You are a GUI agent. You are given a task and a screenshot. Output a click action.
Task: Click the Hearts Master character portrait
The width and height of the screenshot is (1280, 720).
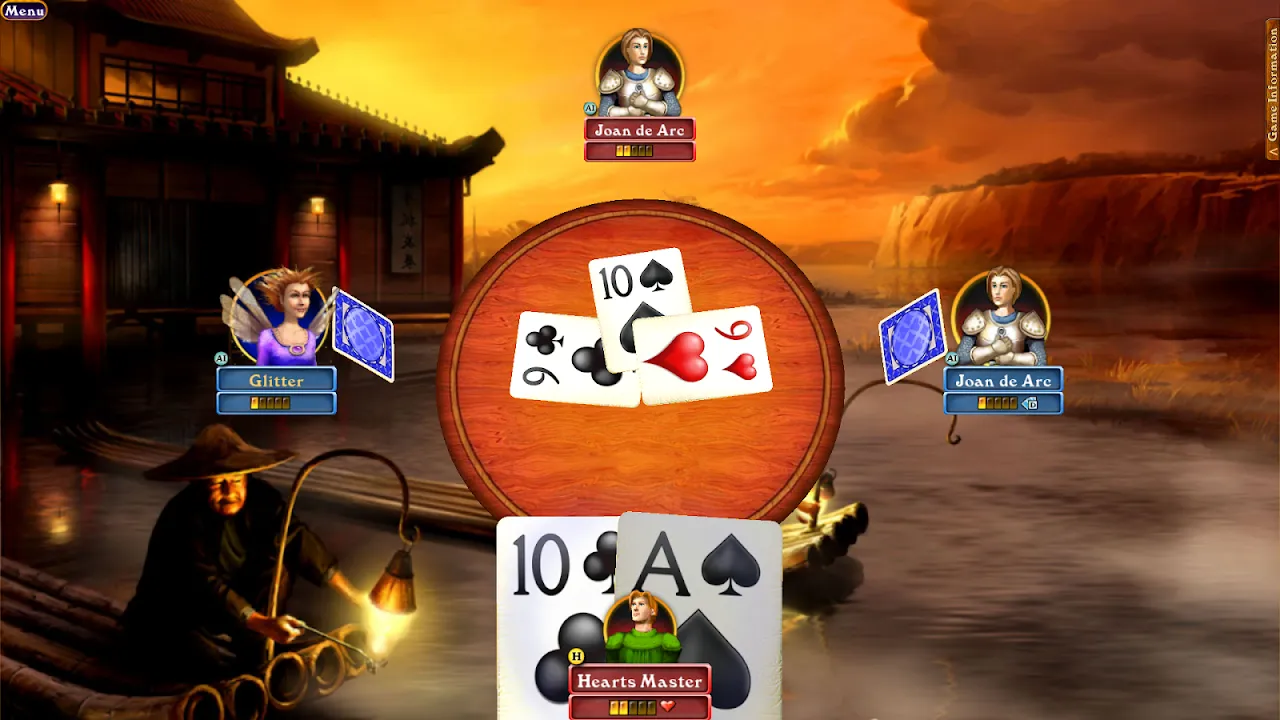(638, 625)
